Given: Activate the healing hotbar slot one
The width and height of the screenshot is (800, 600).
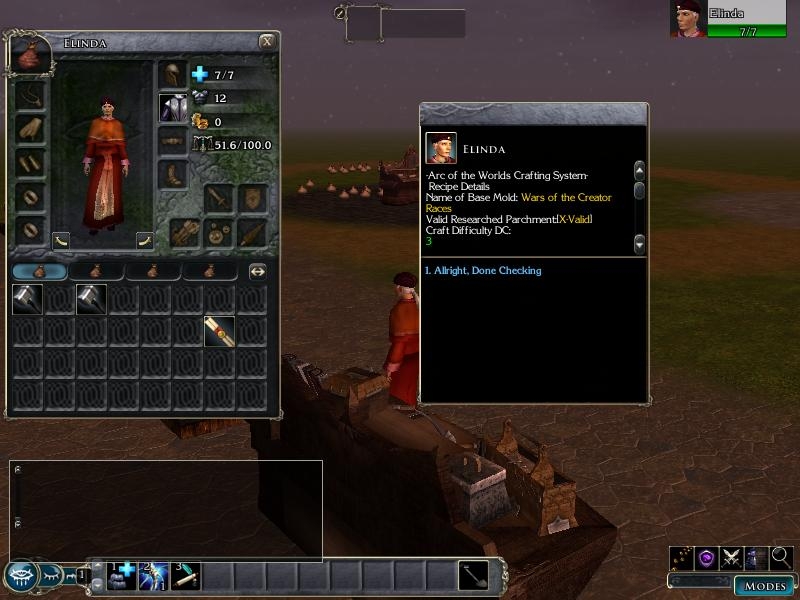Looking at the screenshot, I should point(123,575).
